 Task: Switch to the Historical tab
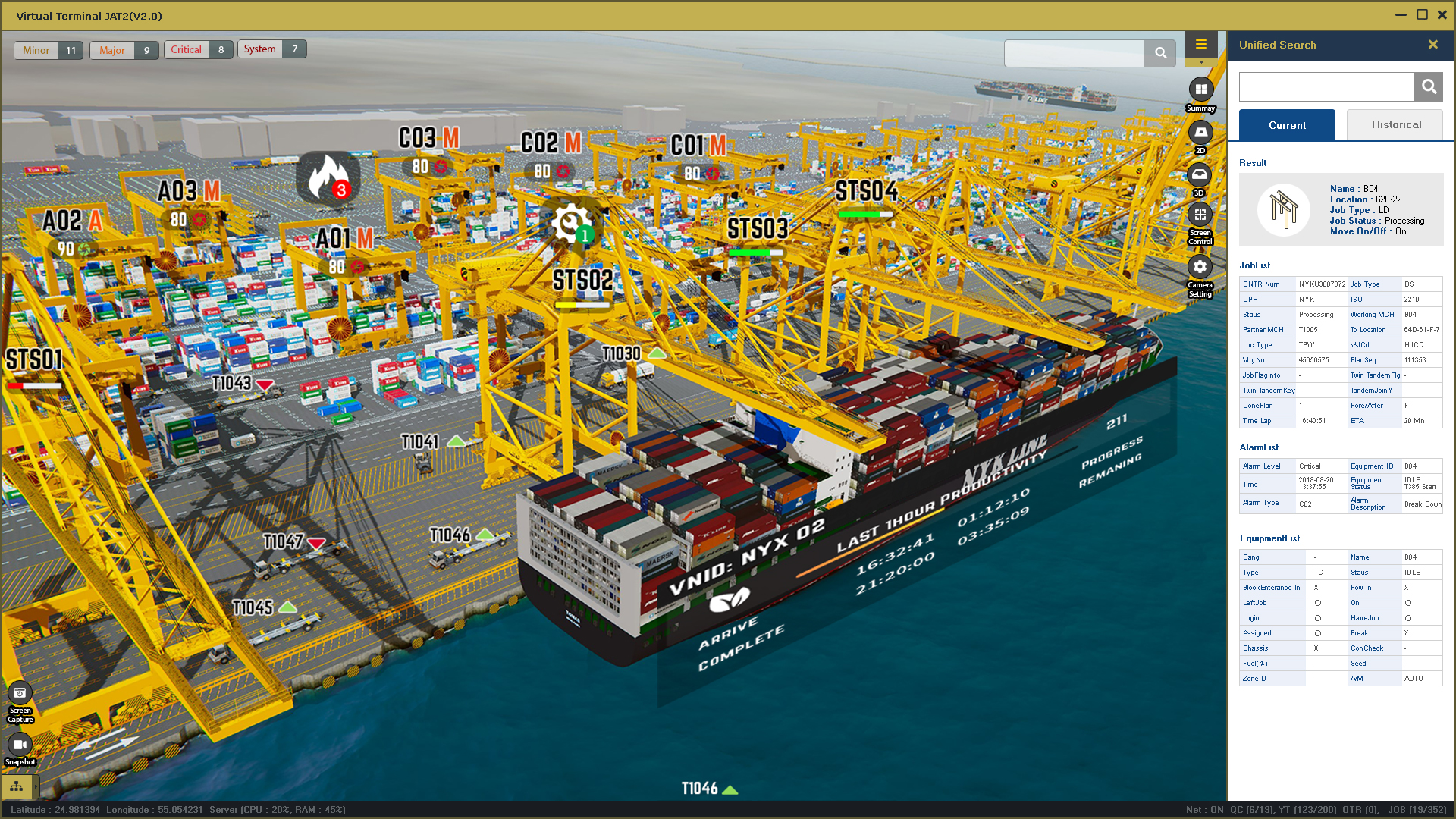click(x=1396, y=125)
